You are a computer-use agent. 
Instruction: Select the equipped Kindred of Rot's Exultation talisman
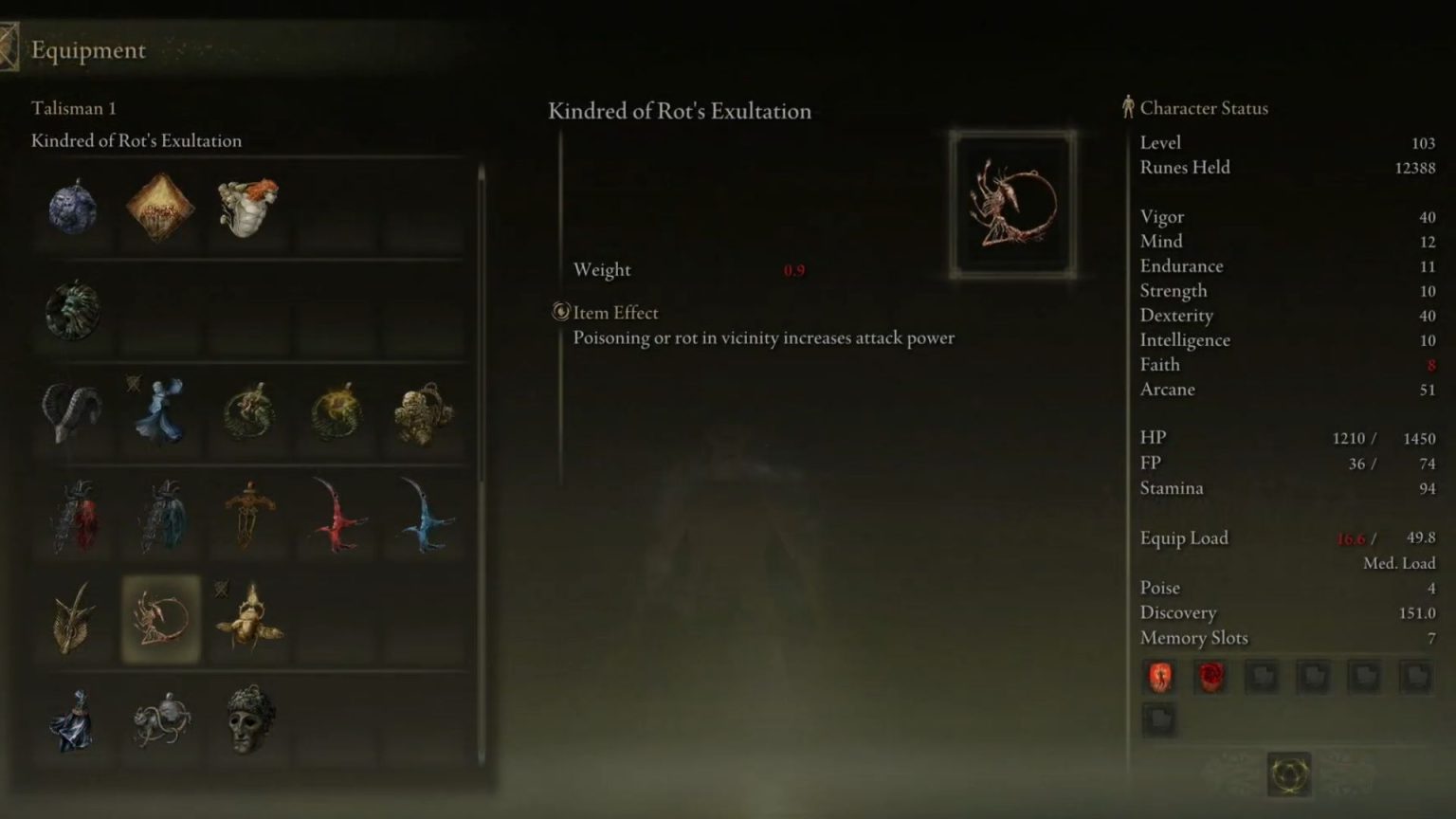tap(160, 621)
